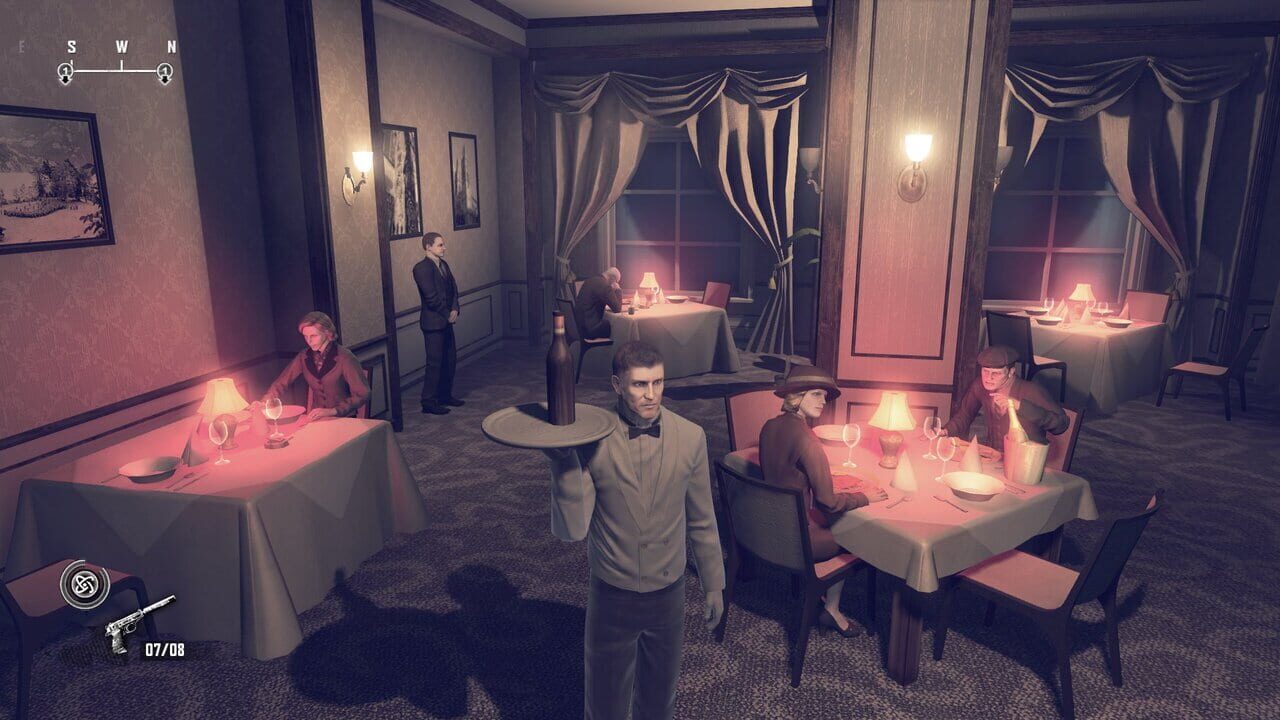Click the W letter on the compass bar
This screenshot has height=720, width=1280.
point(121,46)
